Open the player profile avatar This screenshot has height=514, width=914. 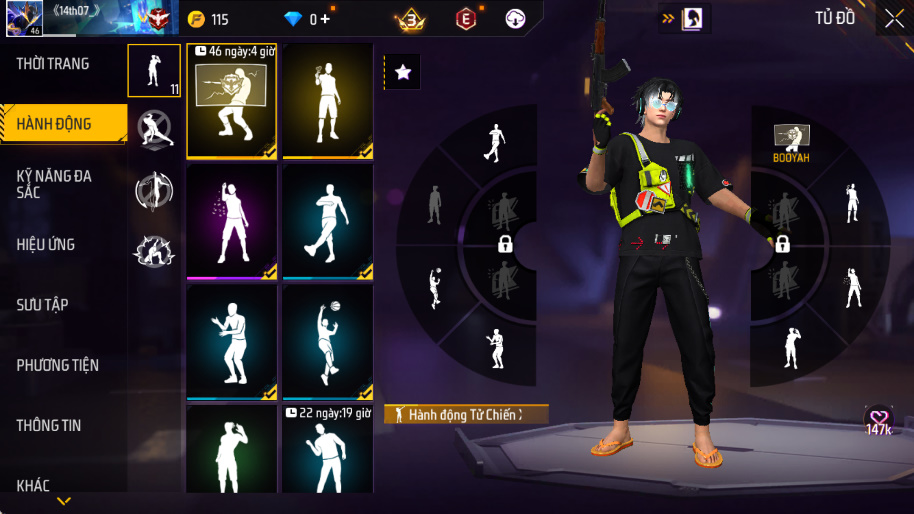tap(20, 18)
